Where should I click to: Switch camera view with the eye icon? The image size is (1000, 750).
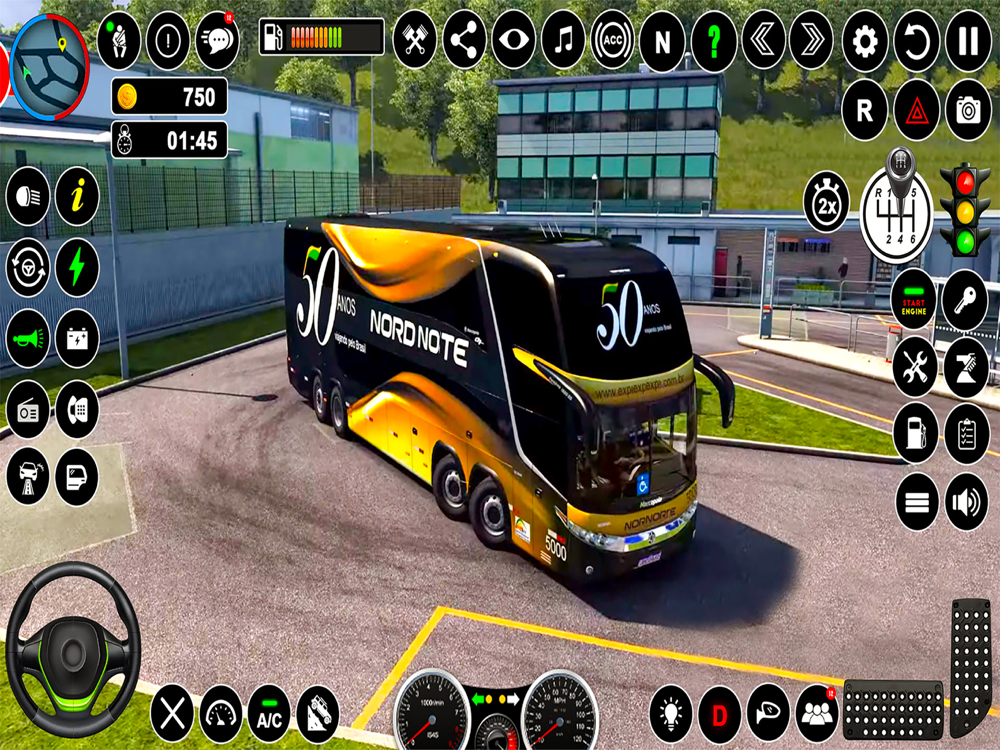513,40
